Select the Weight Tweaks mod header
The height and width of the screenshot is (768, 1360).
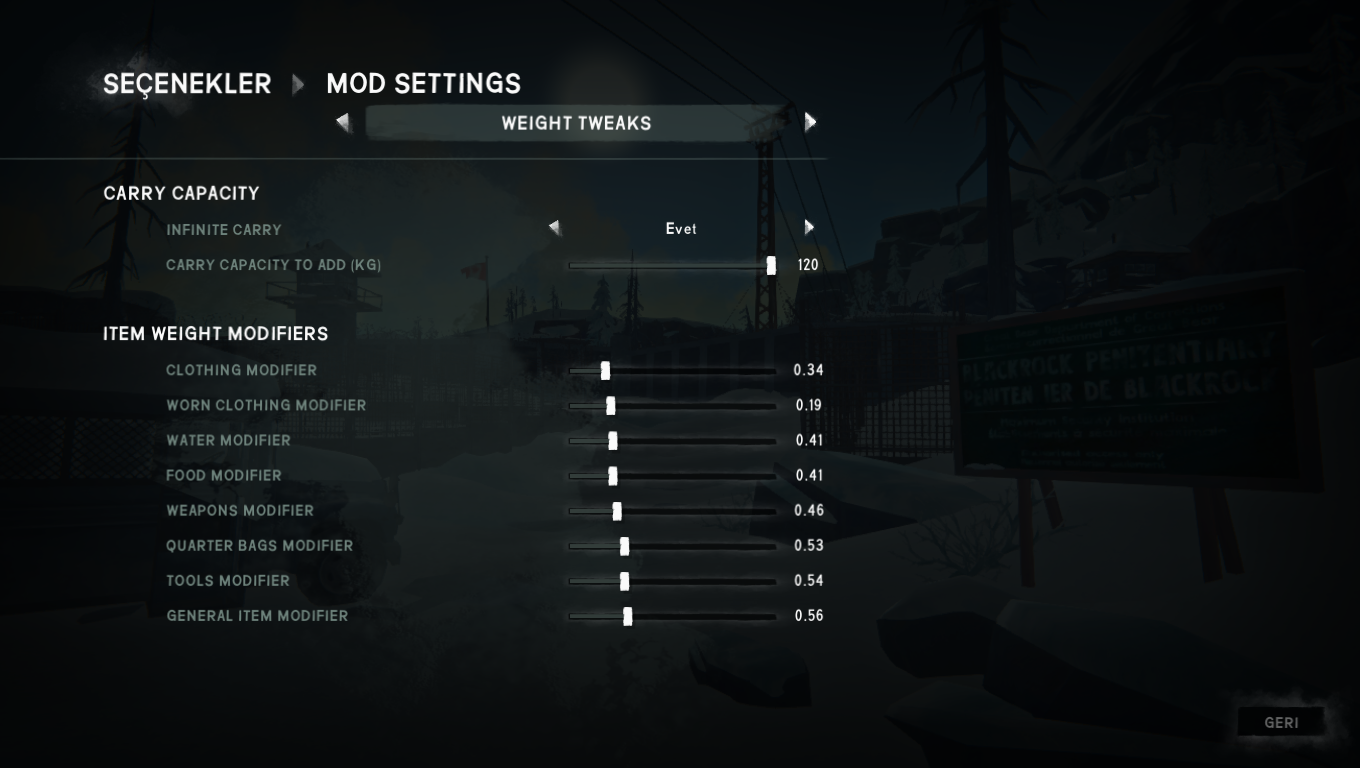(x=576, y=123)
